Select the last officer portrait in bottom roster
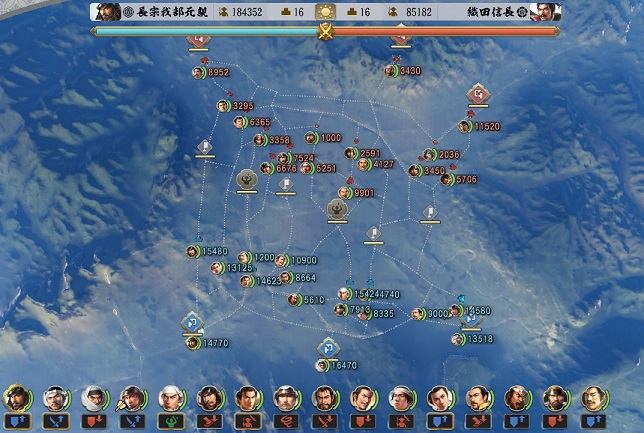644x433 pixels. (594, 398)
